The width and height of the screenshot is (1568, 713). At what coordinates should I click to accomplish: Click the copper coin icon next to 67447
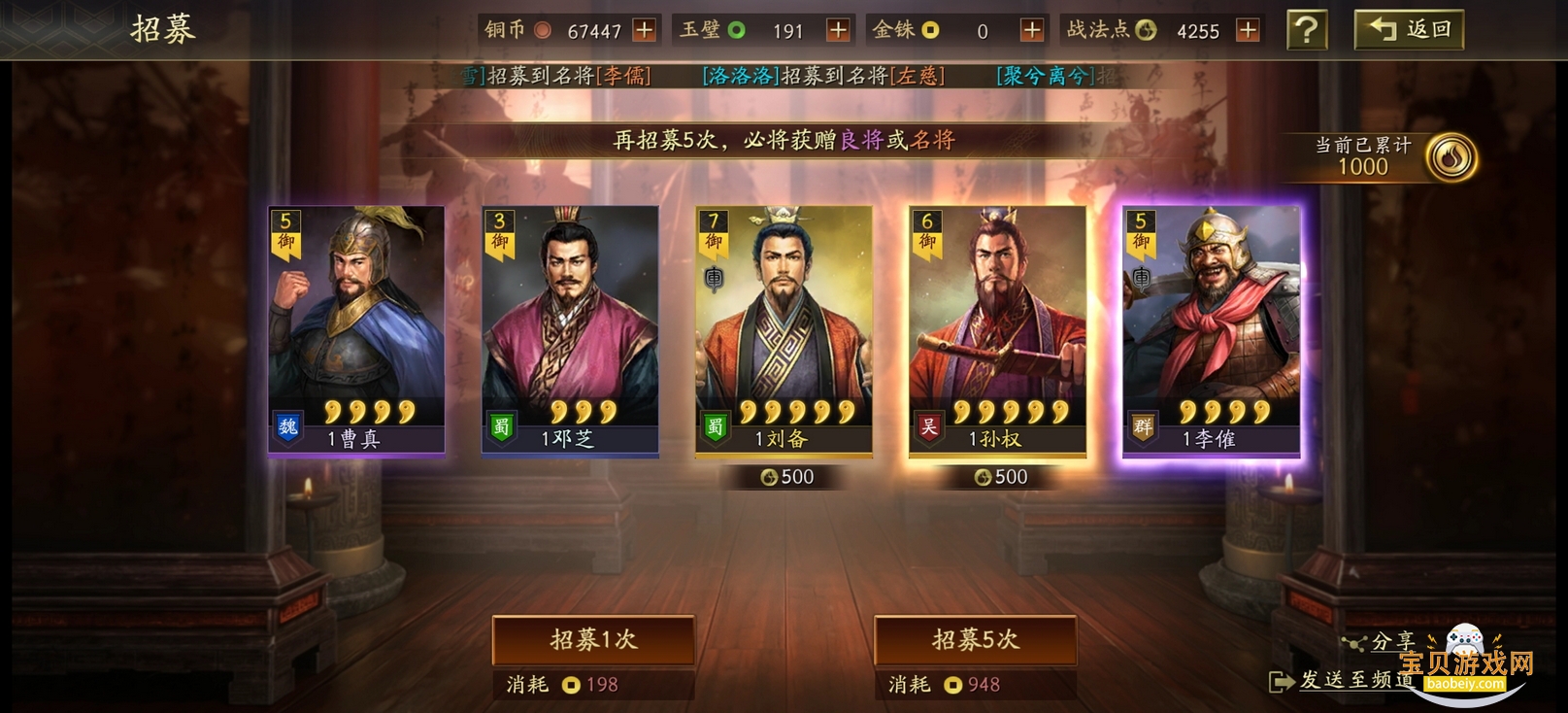[x=545, y=29]
